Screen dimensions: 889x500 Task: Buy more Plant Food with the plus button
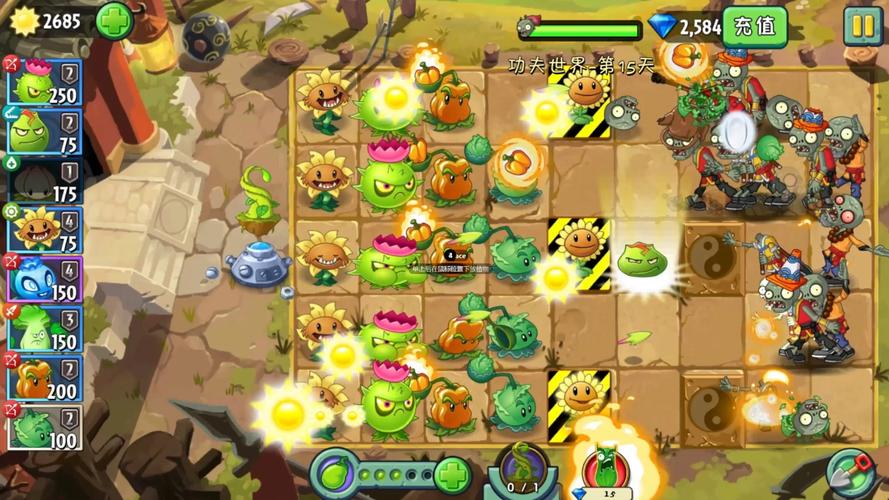(452, 473)
